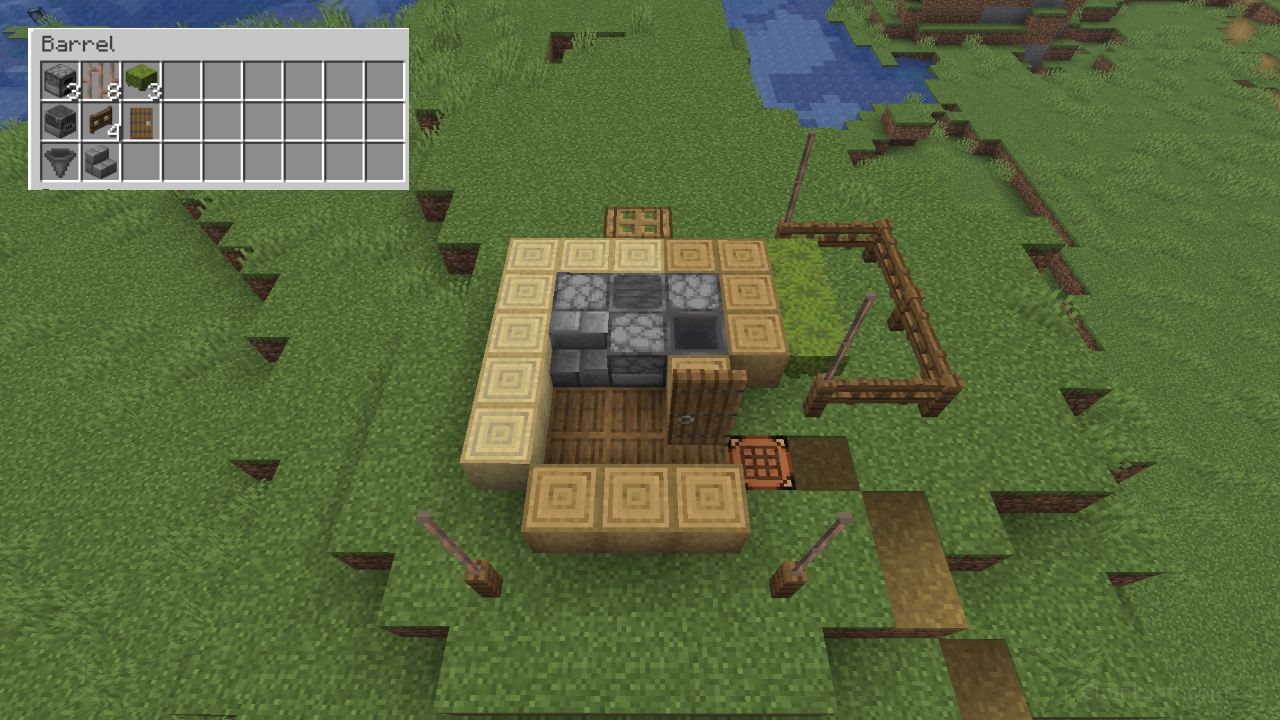Screen dimensions: 1280x720
Task: Select the blast furnace item
Action: click(57, 122)
